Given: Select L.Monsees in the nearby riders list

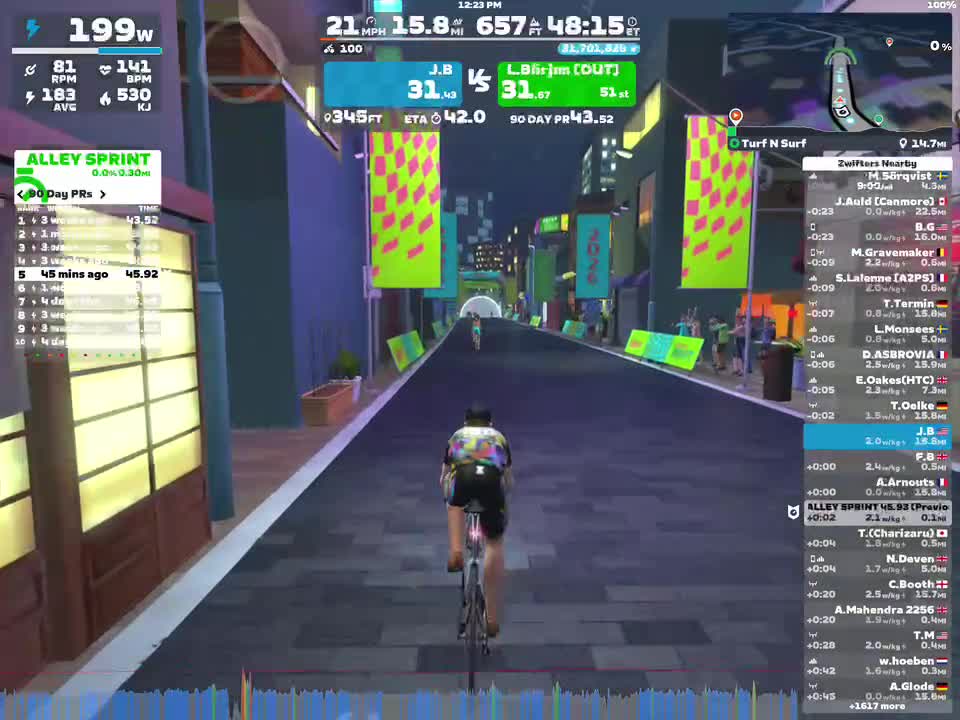Looking at the screenshot, I should click(877, 334).
